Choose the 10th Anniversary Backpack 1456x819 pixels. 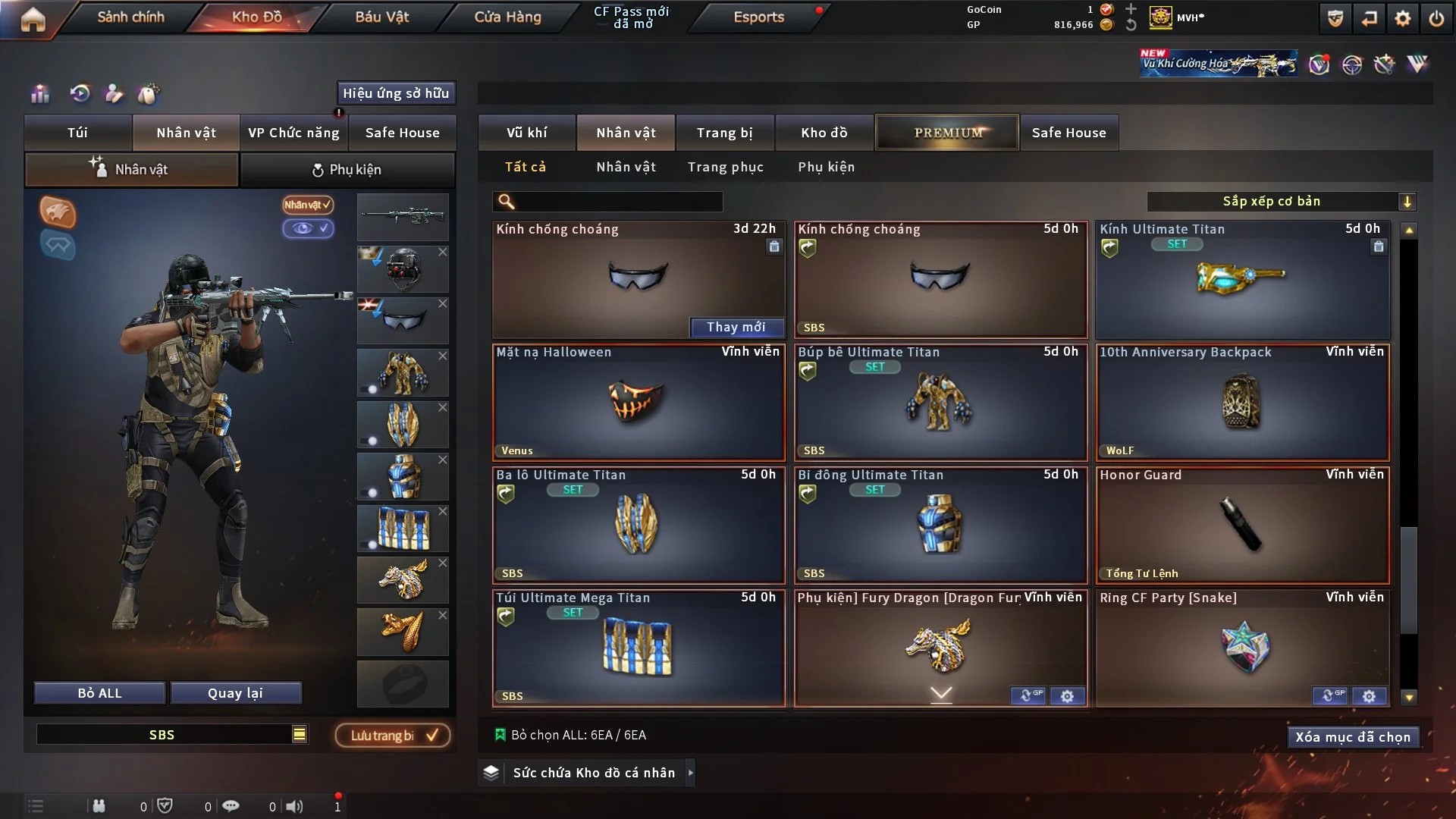pyautogui.click(x=1242, y=403)
